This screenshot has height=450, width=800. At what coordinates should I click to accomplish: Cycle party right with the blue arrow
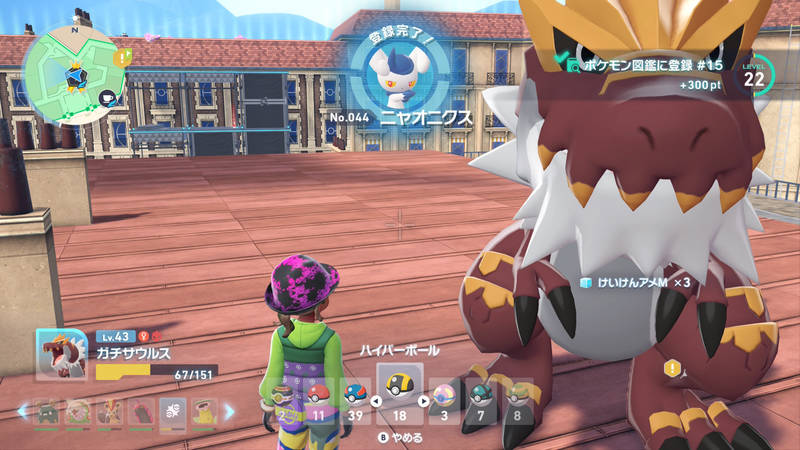click(229, 410)
